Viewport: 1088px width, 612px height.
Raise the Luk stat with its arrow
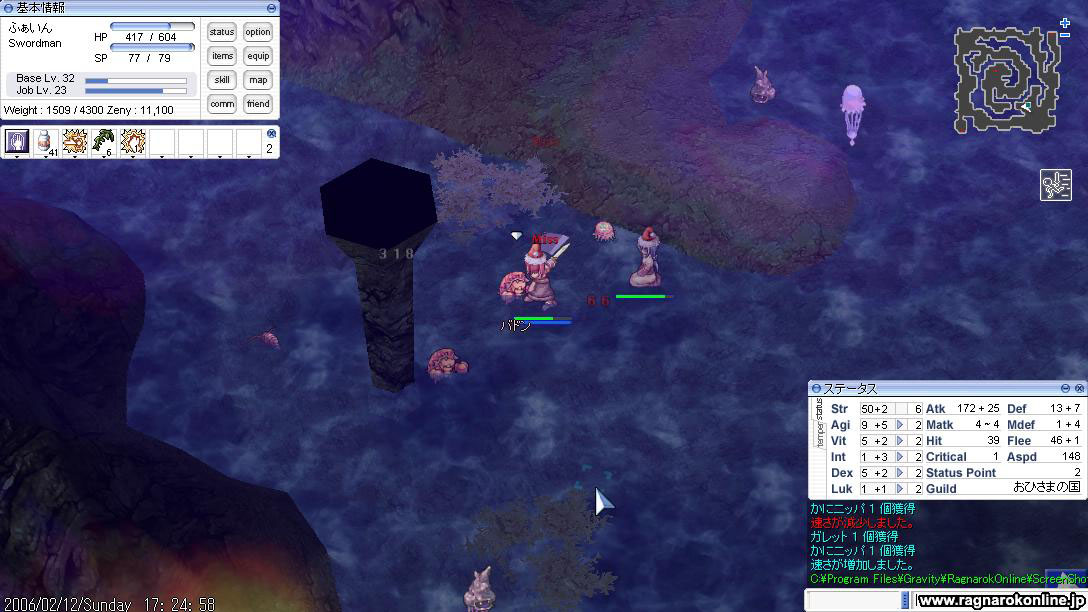(x=900, y=489)
